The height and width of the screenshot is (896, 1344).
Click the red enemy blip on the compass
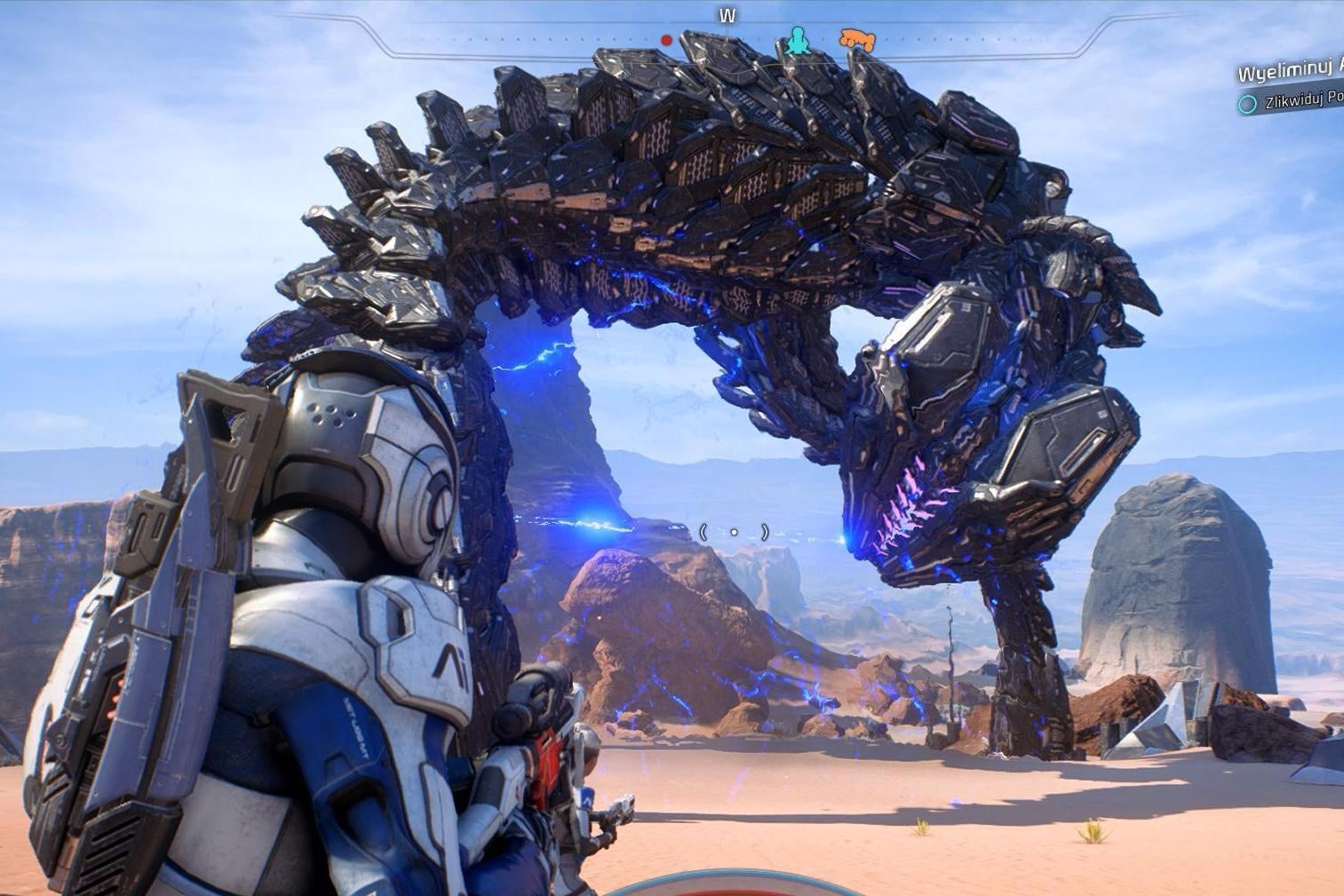pos(664,39)
